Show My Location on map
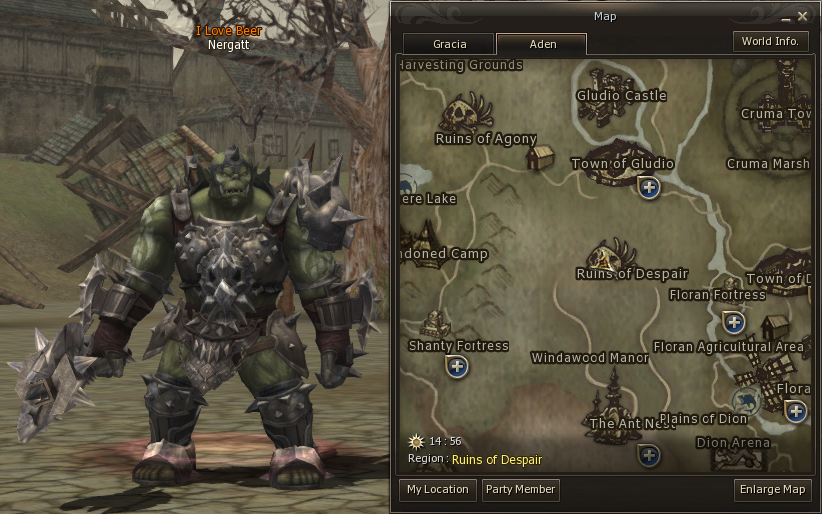 437,490
